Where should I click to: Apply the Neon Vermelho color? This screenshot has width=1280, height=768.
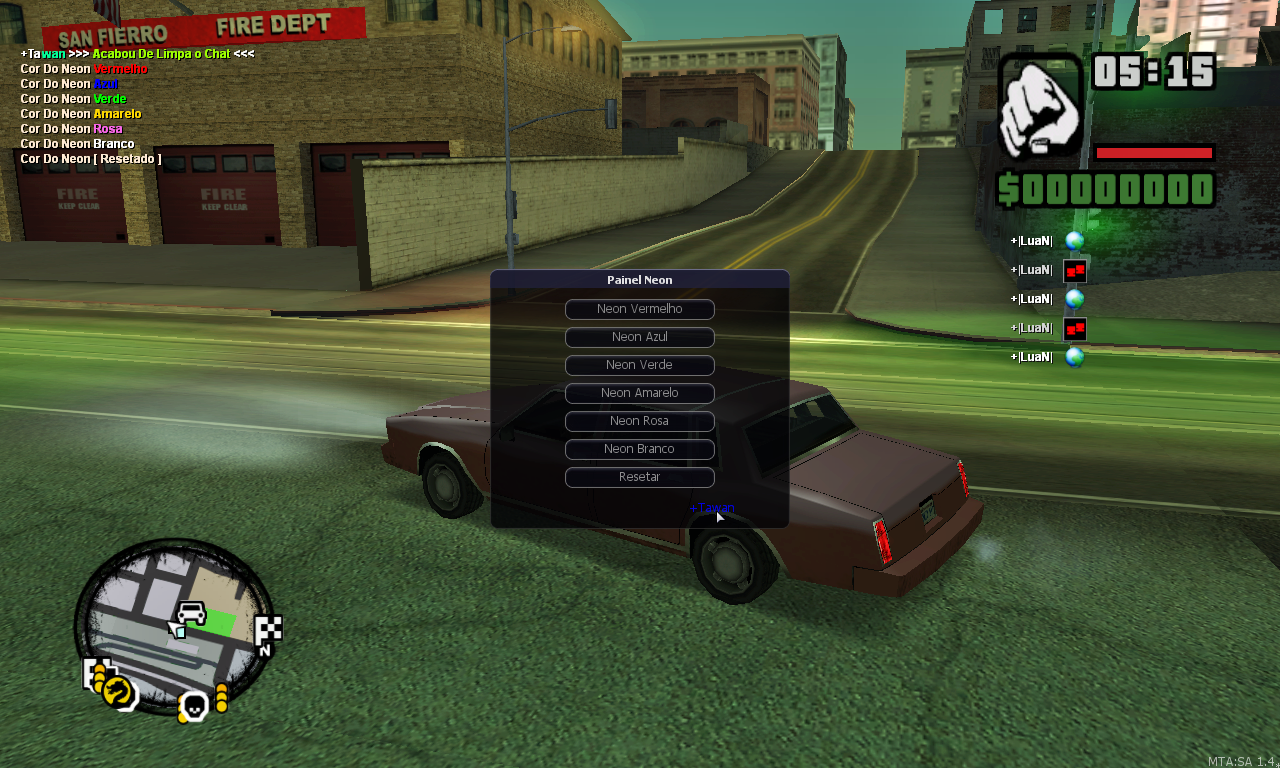[639, 309]
